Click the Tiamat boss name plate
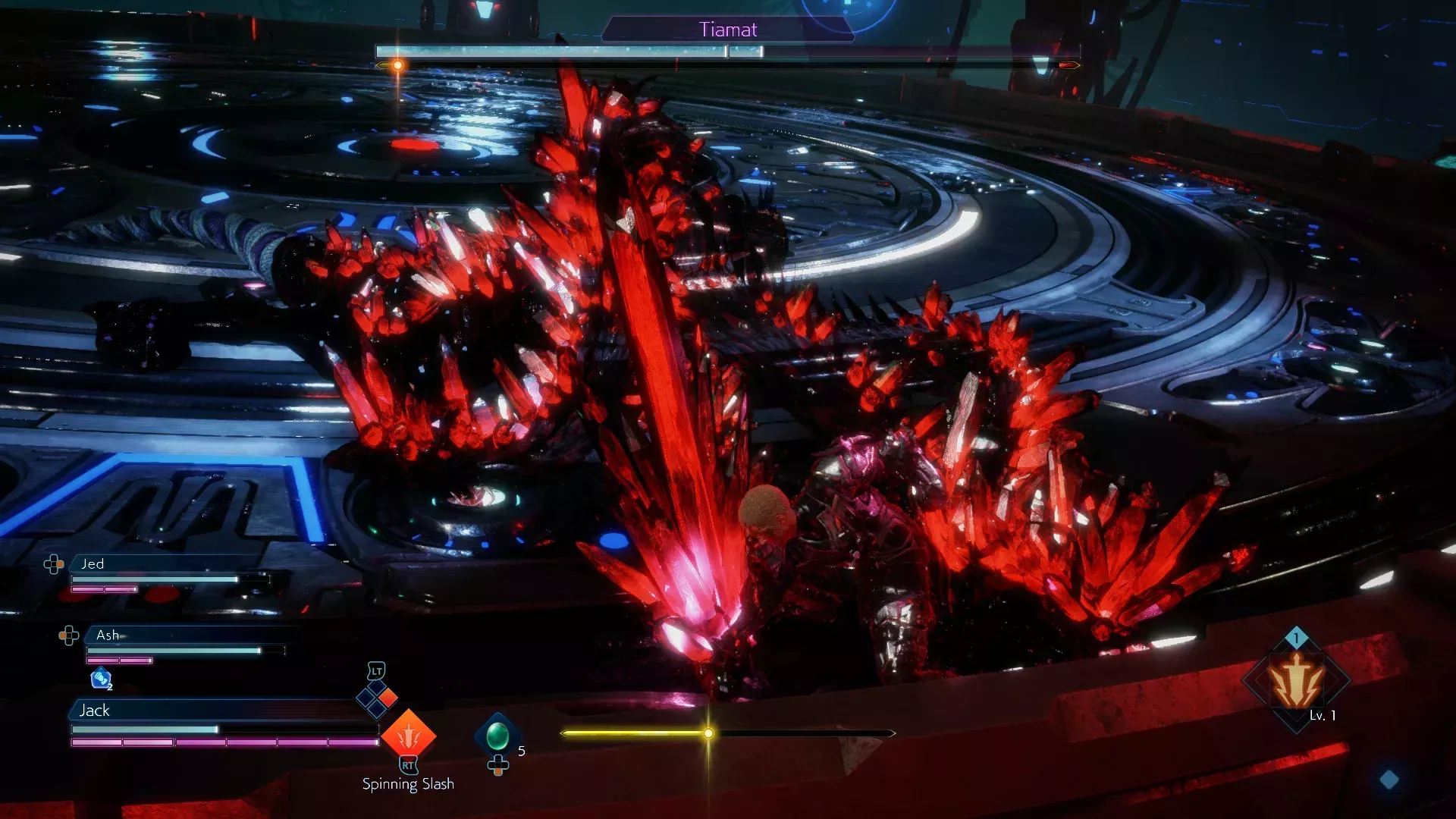Image resolution: width=1456 pixels, height=819 pixels. (x=728, y=30)
